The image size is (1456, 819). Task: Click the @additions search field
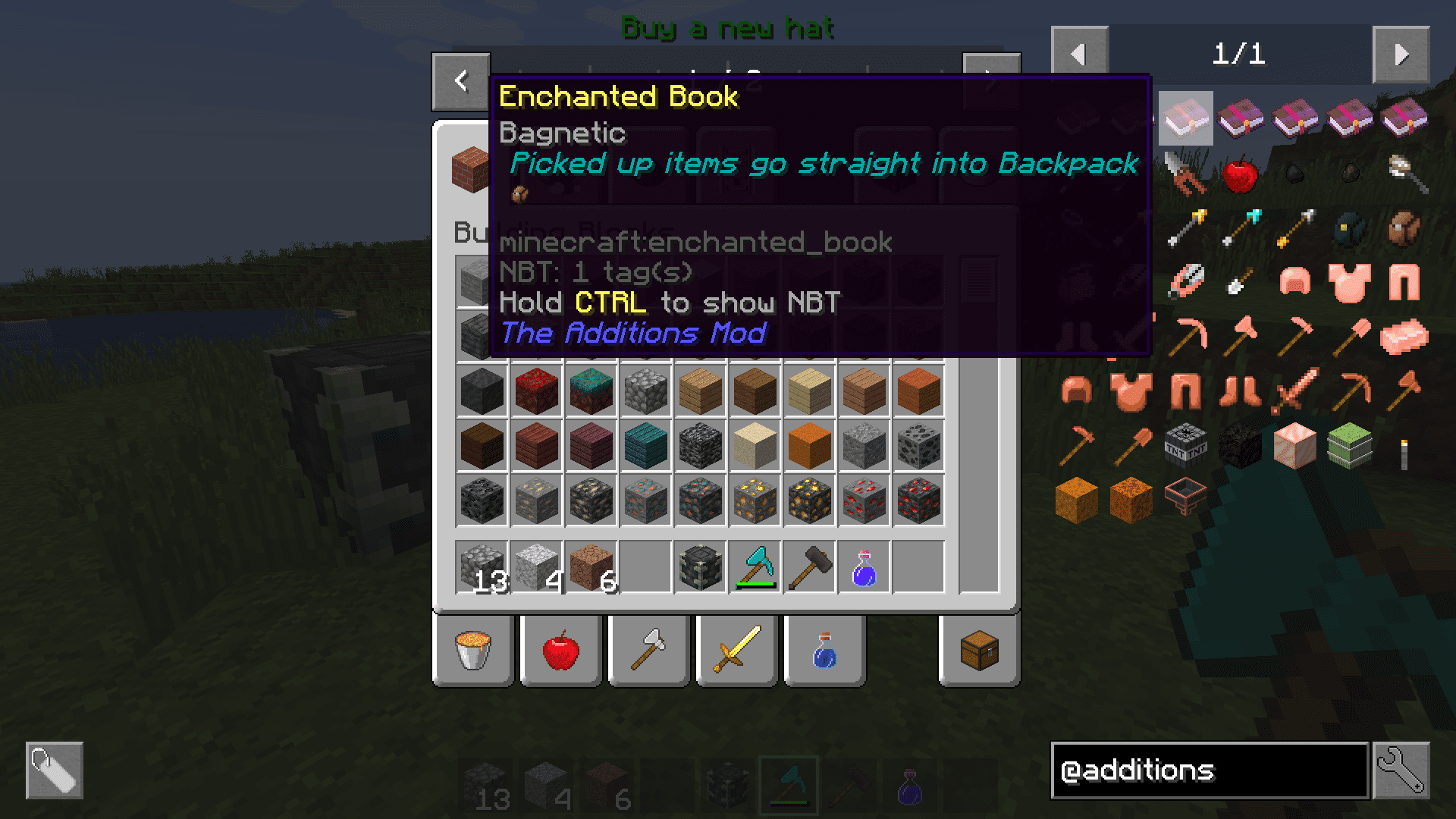tap(1210, 770)
